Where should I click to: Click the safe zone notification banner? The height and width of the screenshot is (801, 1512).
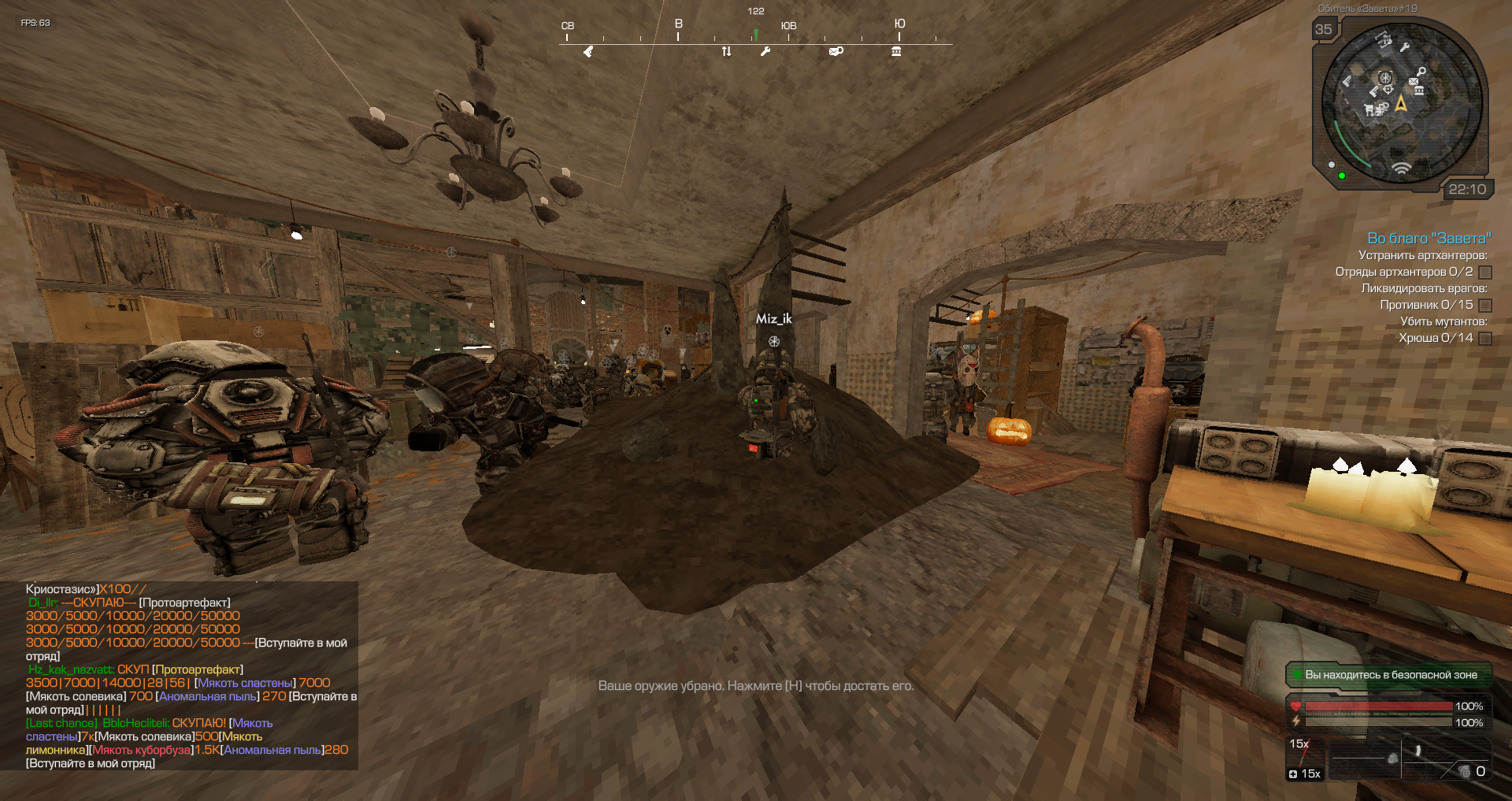[x=1390, y=675]
